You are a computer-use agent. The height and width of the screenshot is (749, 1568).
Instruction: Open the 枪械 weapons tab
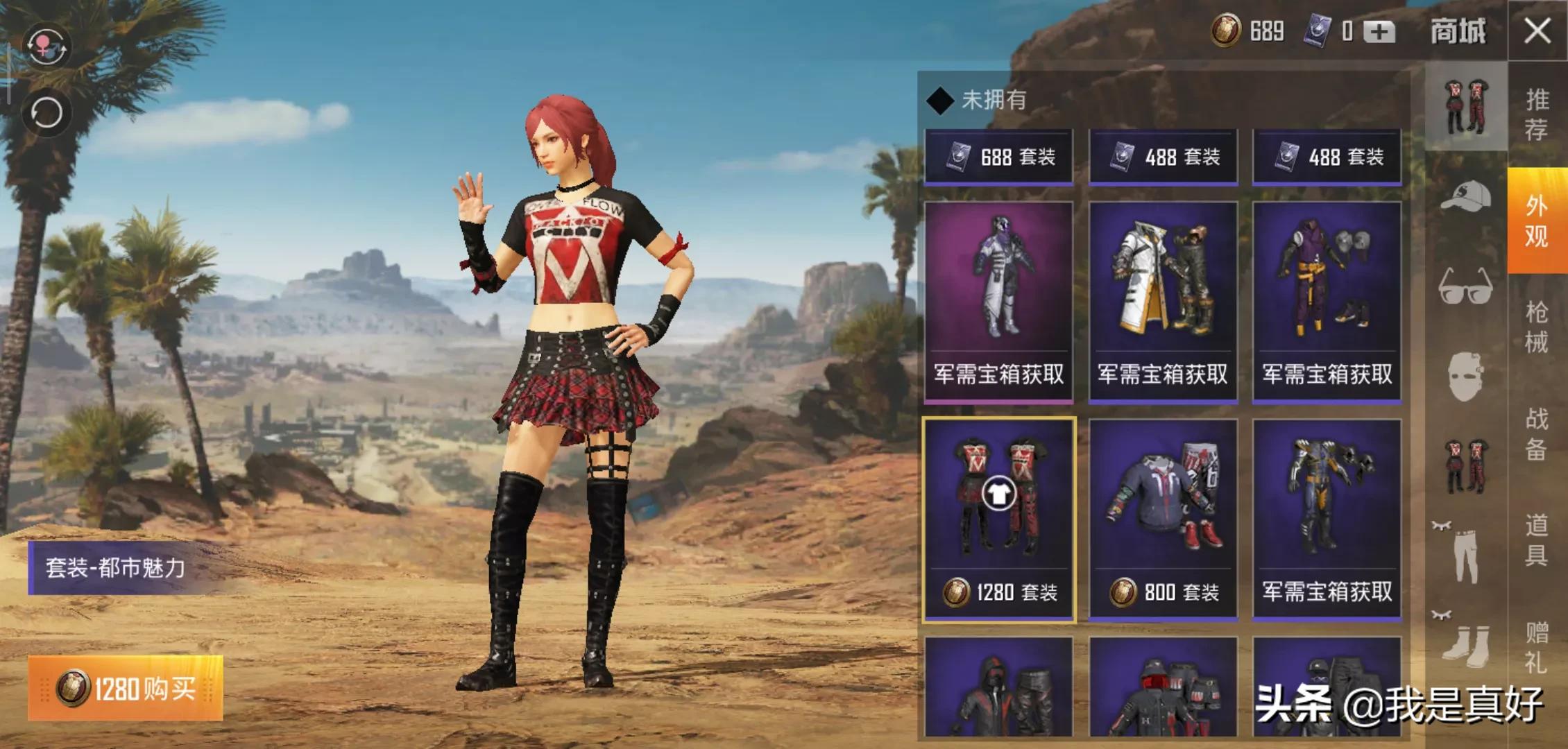[1537, 327]
